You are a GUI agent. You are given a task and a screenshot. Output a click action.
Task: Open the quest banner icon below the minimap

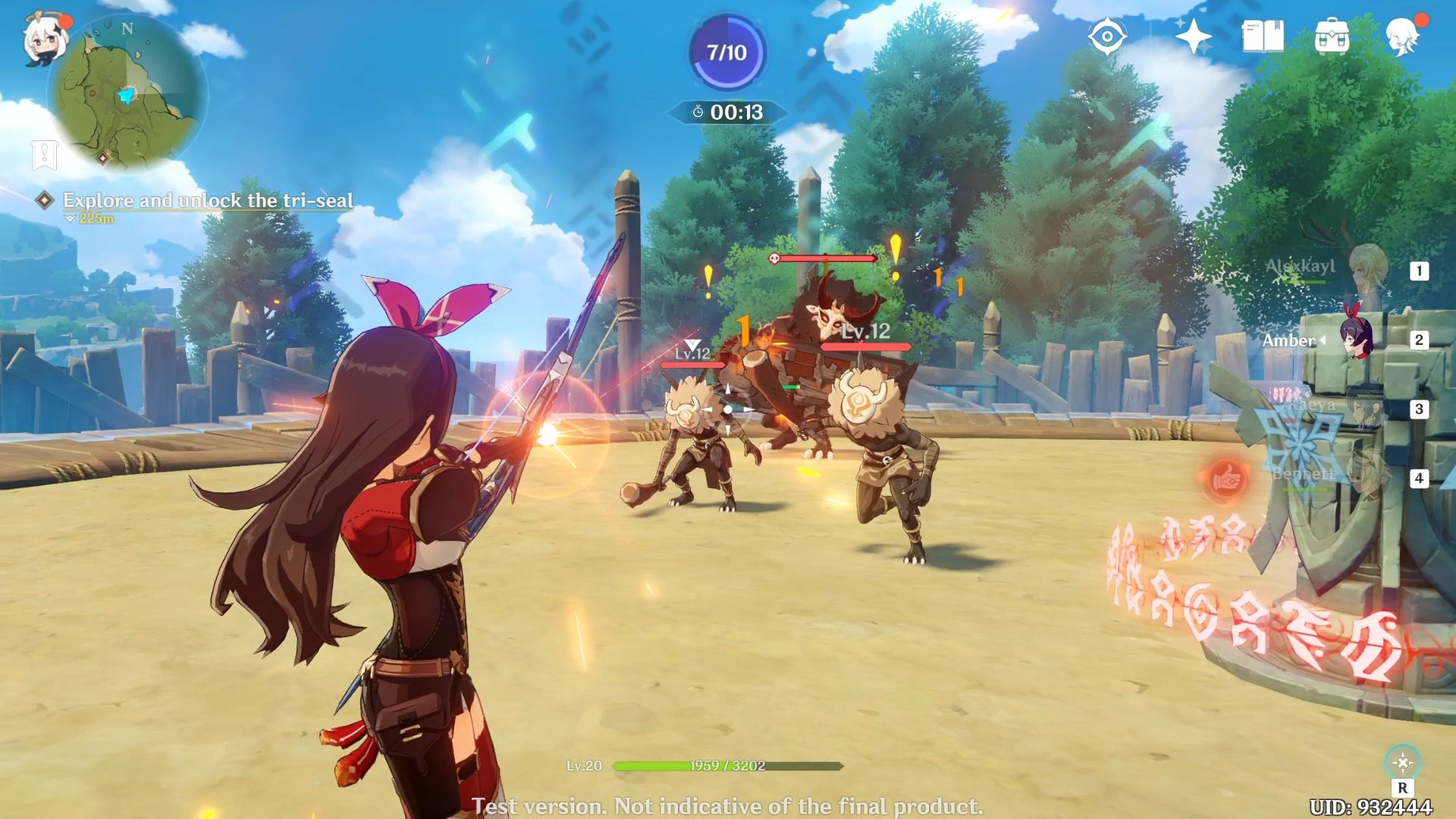pos(45,155)
